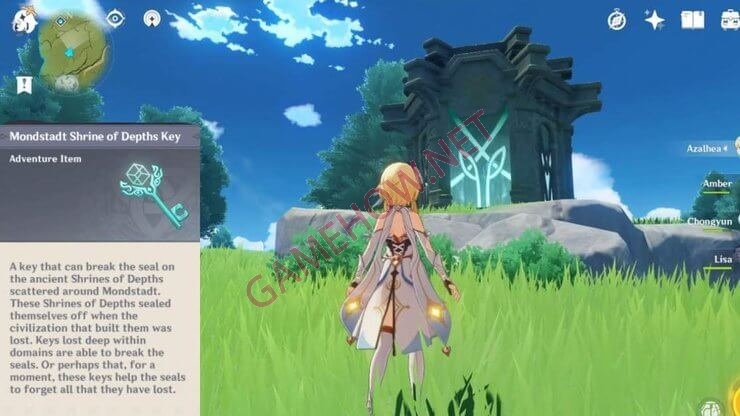The image size is (740, 416).
Task: Open the backpack inventory icon
Action: coord(729,19)
